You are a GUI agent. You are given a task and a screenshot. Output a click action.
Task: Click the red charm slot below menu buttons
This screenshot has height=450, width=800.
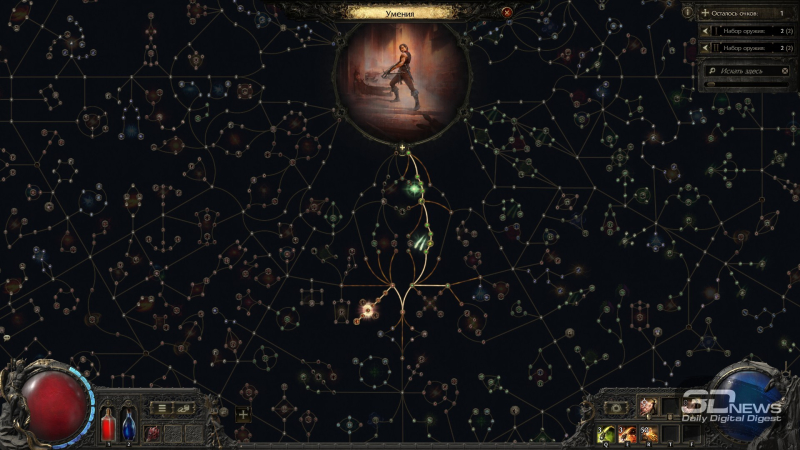click(x=152, y=433)
